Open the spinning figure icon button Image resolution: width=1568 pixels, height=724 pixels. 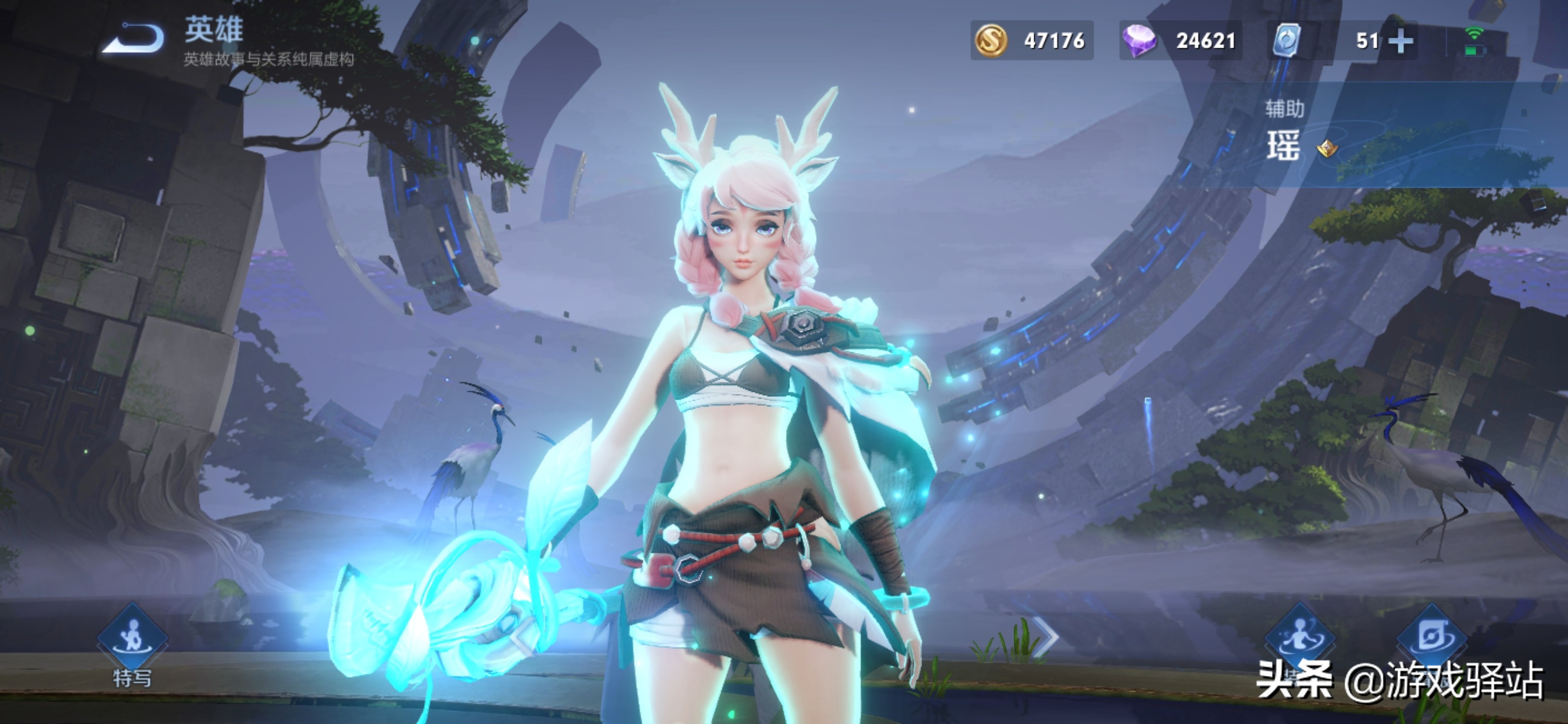[1300, 637]
